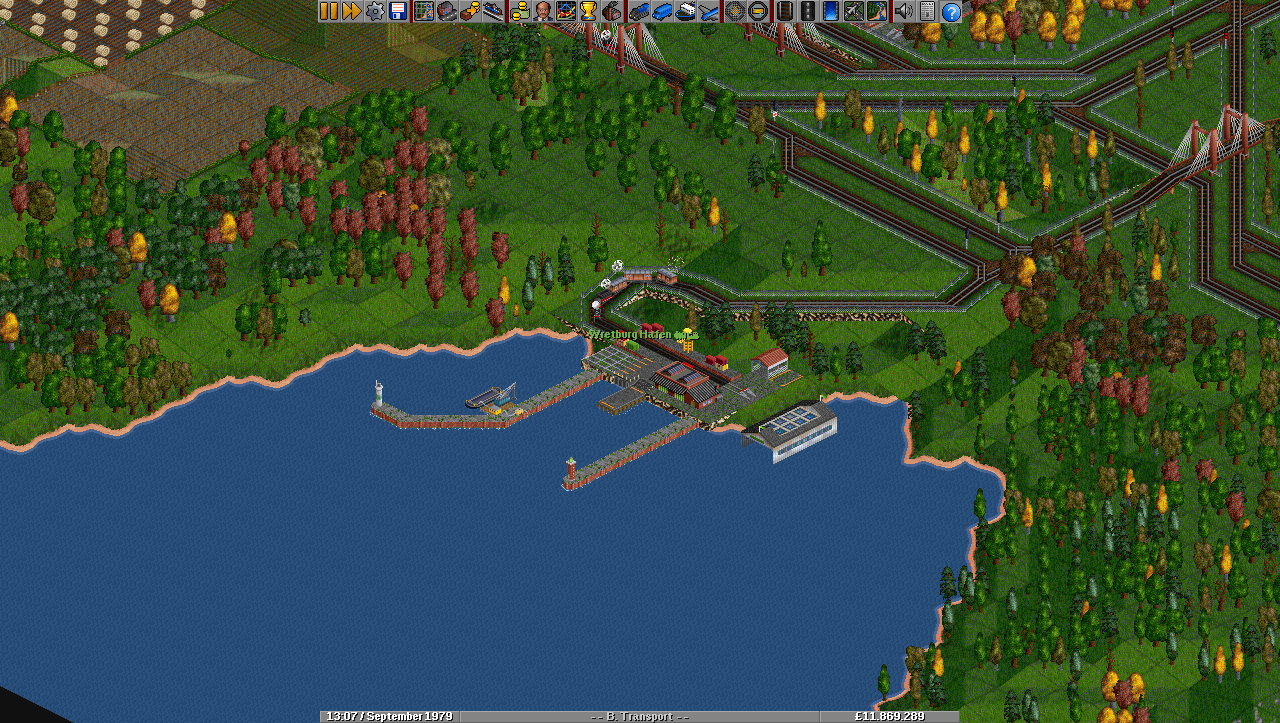Show the list of trains

(640, 11)
